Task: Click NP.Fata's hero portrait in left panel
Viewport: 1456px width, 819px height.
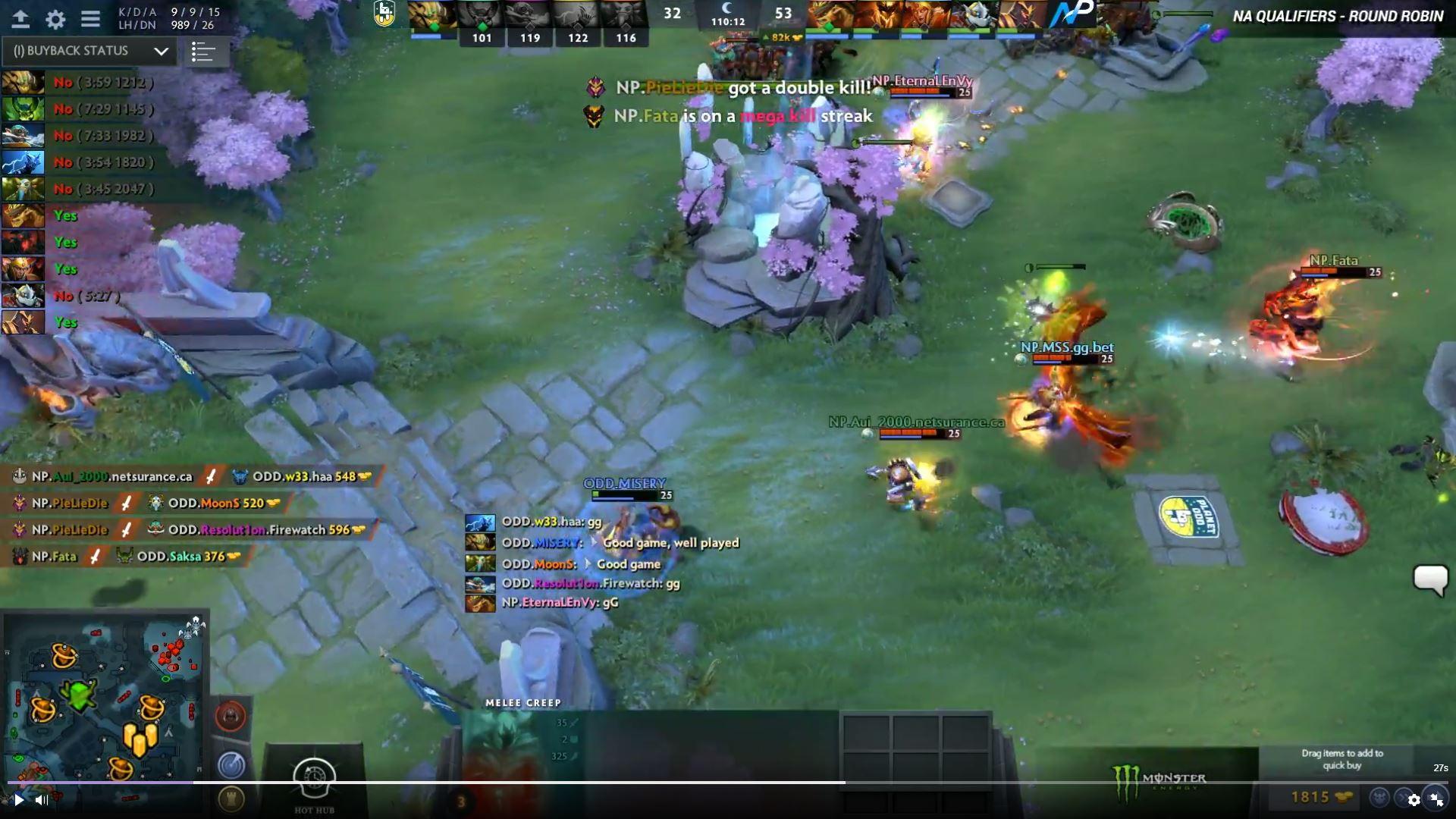Action: (x=24, y=243)
